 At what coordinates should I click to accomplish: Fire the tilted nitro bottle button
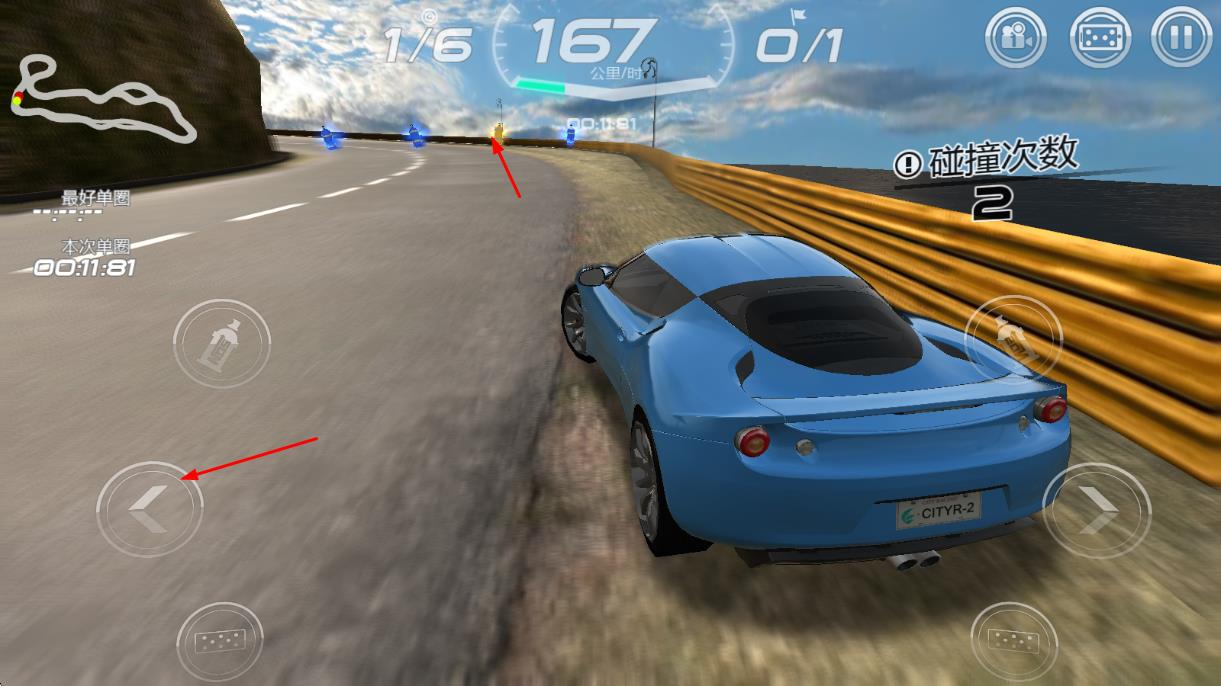[x=1012, y=342]
